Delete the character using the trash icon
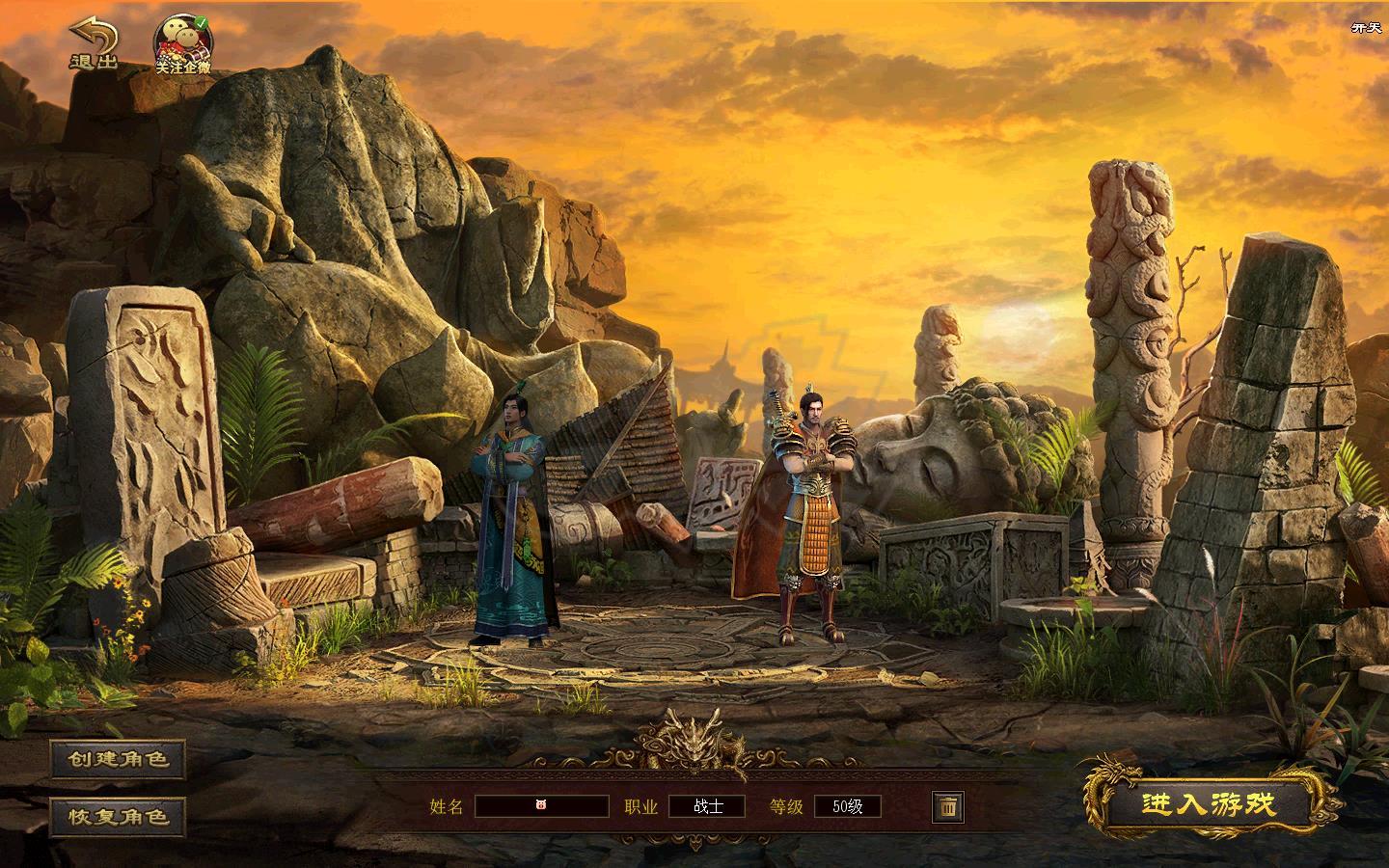The image size is (1389, 868). (x=947, y=806)
